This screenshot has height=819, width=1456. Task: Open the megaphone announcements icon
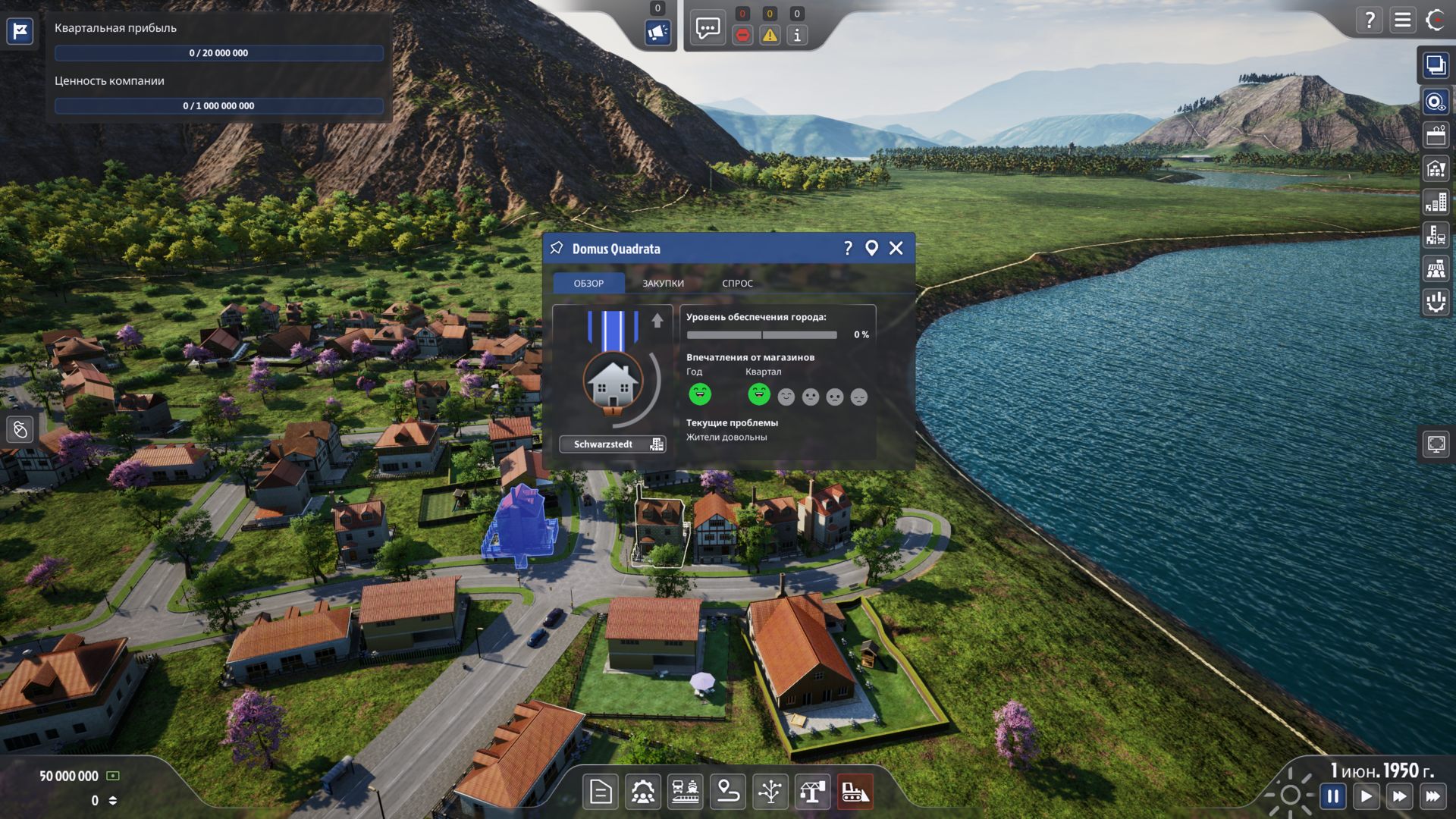coord(657,33)
